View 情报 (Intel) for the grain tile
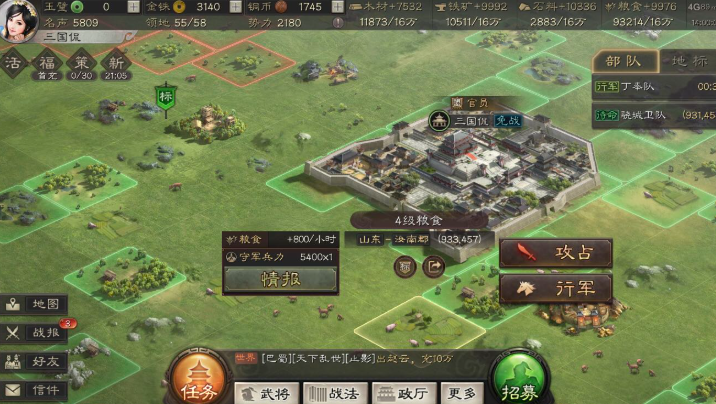This screenshot has width=716, height=404. [x=280, y=279]
